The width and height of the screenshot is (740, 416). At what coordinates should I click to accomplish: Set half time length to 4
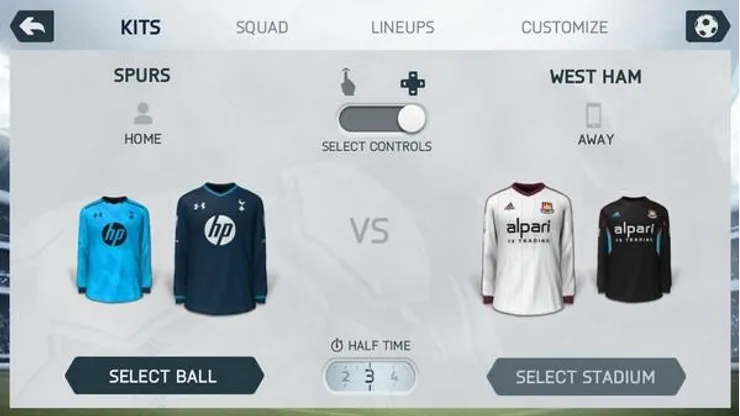pyautogui.click(x=394, y=377)
